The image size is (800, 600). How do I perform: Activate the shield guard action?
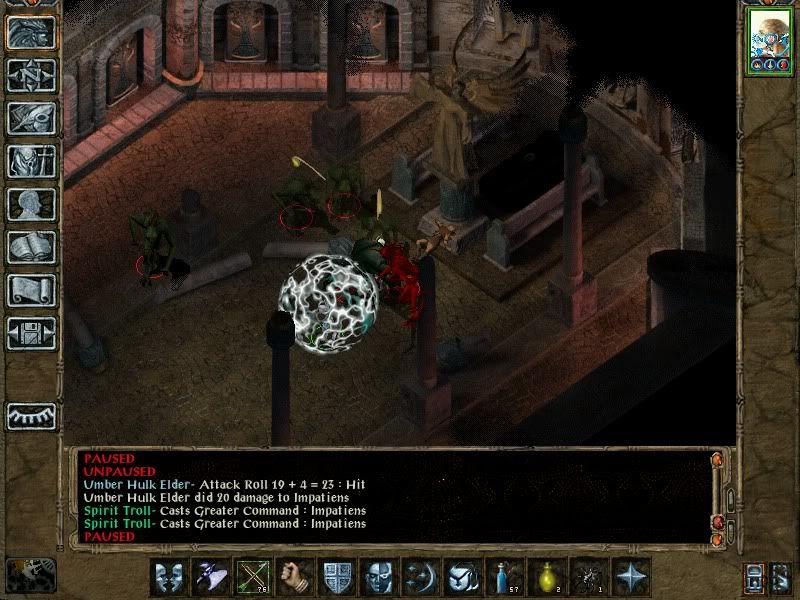click(x=337, y=577)
